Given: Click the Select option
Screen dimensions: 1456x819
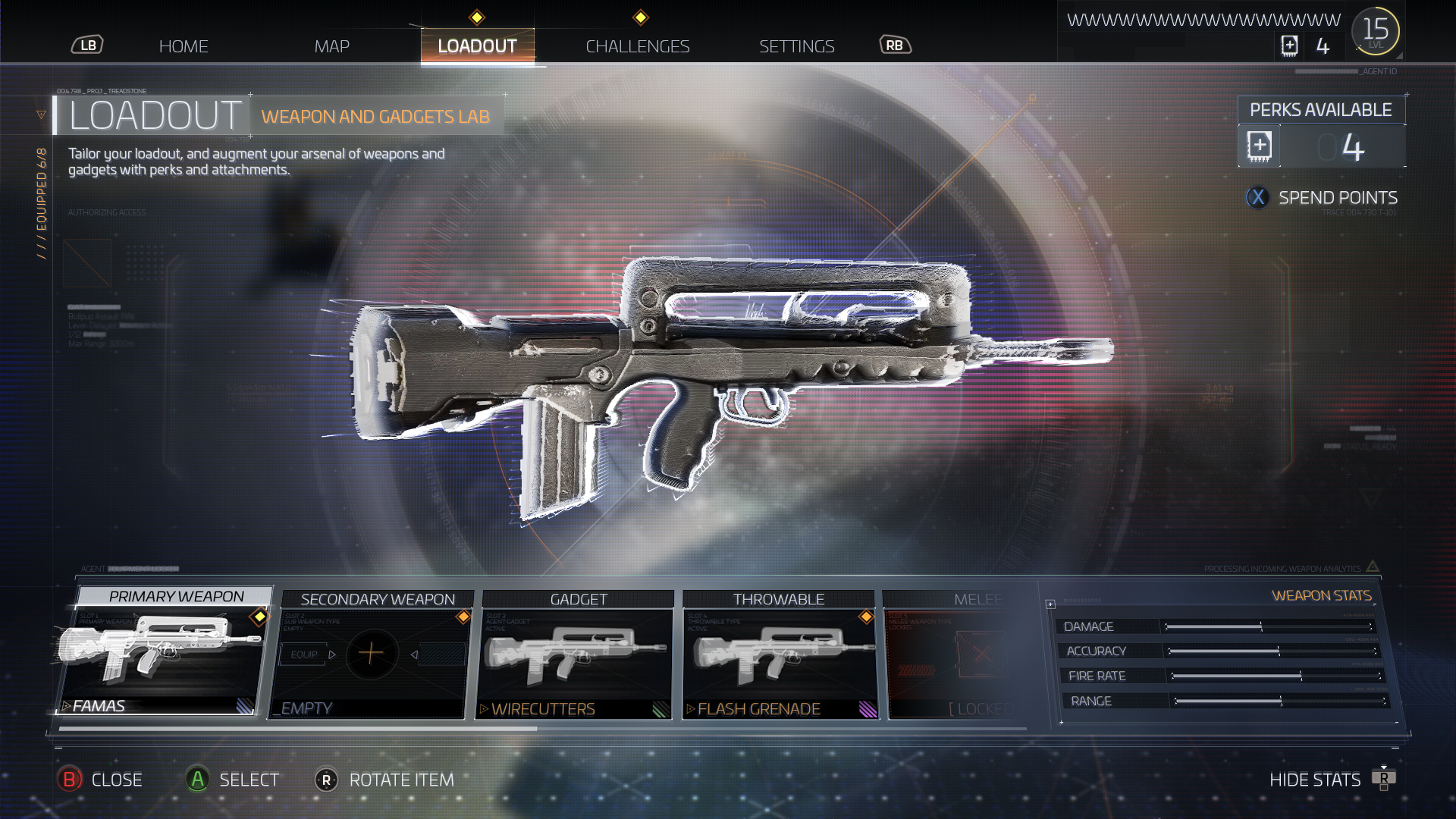Looking at the screenshot, I should click(234, 780).
